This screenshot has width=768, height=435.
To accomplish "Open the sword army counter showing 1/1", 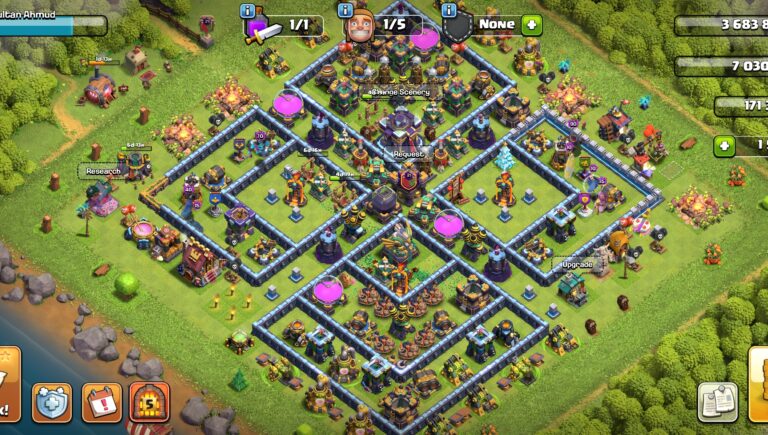I will (x=283, y=25).
